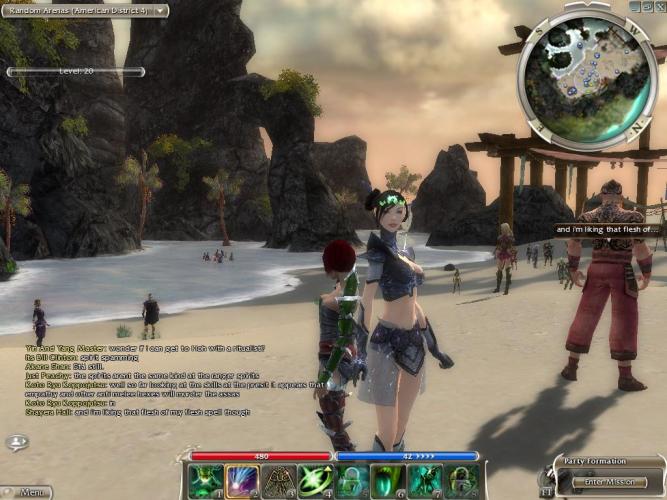Minimize the game window
Viewport: 667px width, 500px height.
[634, 6]
